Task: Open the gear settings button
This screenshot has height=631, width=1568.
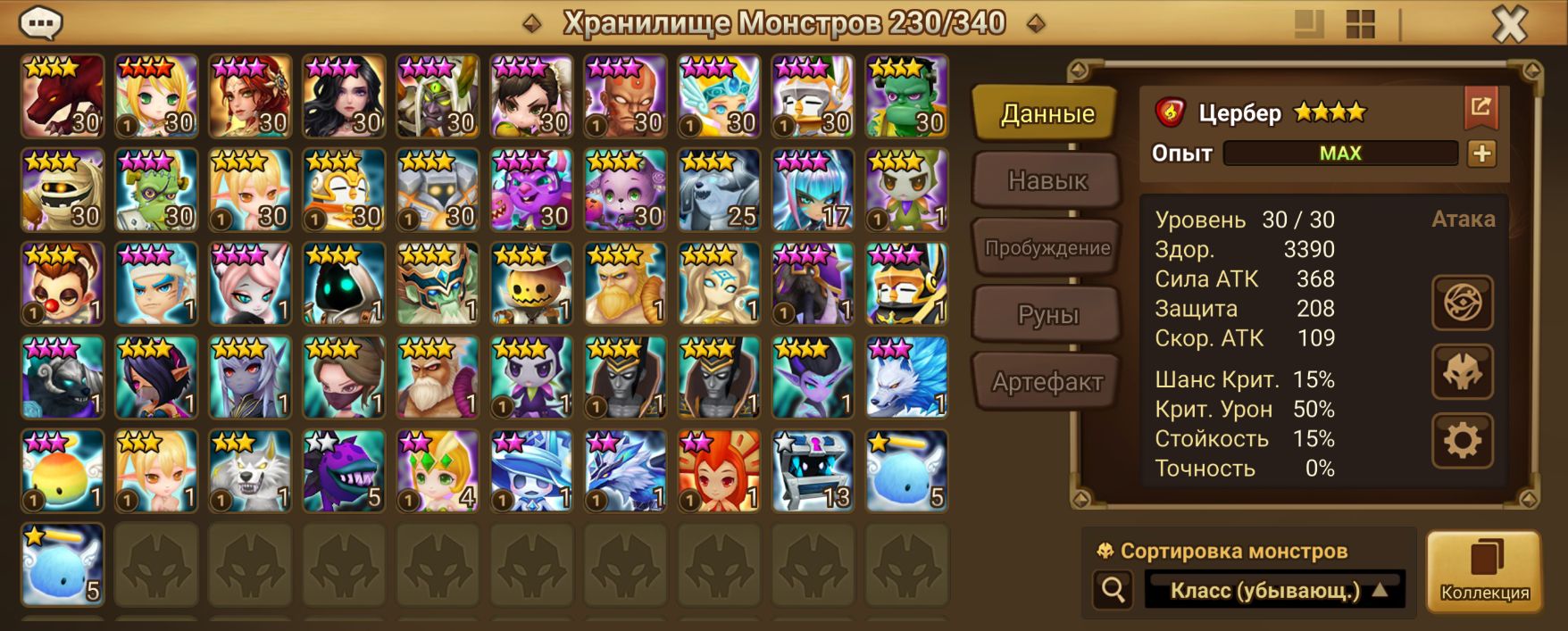Action: [x=1462, y=441]
